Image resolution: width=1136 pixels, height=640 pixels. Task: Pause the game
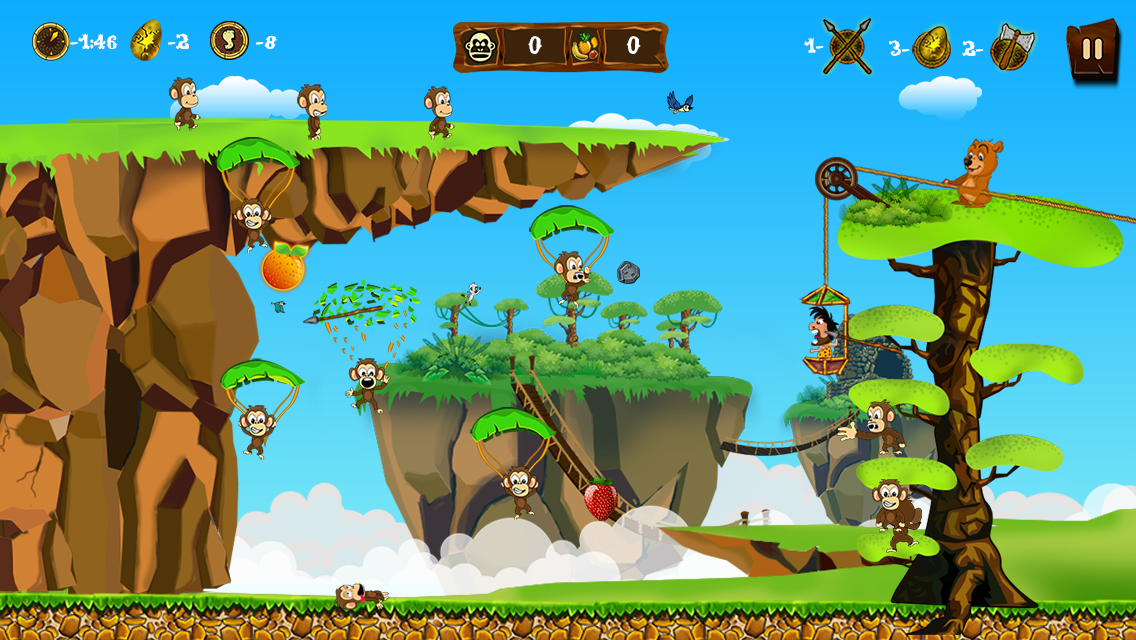pos(1092,48)
